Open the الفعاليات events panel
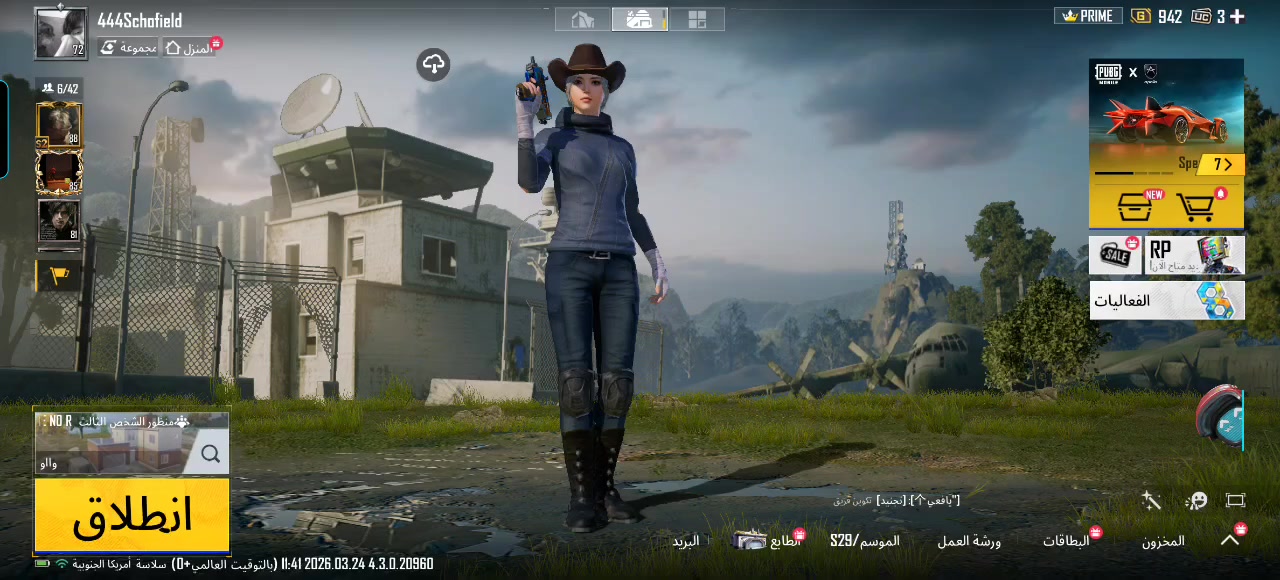The height and width of the screenshot is (580, 1280). 1166,300
